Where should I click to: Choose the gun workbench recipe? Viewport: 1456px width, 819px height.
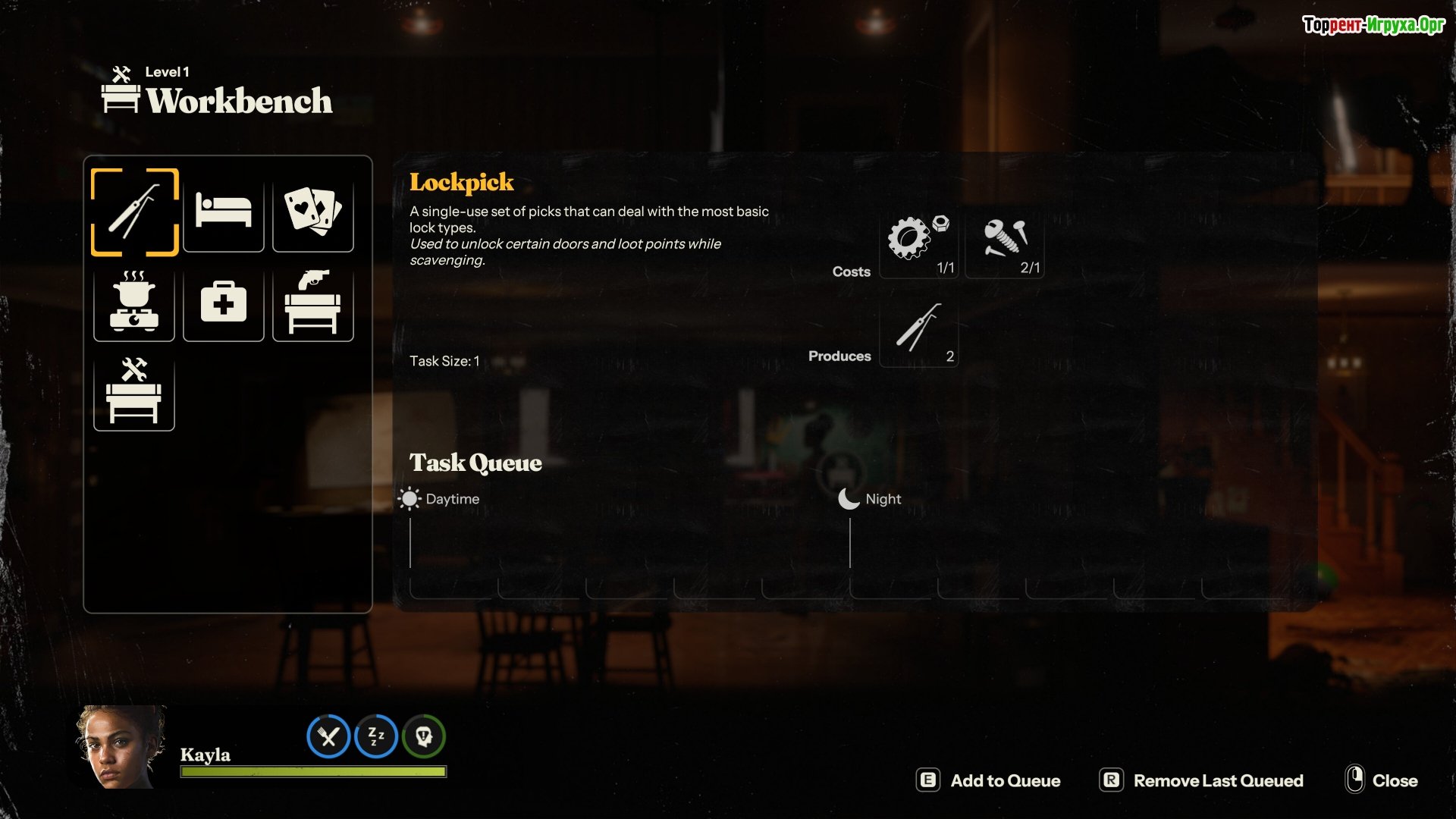coord(312,302)
